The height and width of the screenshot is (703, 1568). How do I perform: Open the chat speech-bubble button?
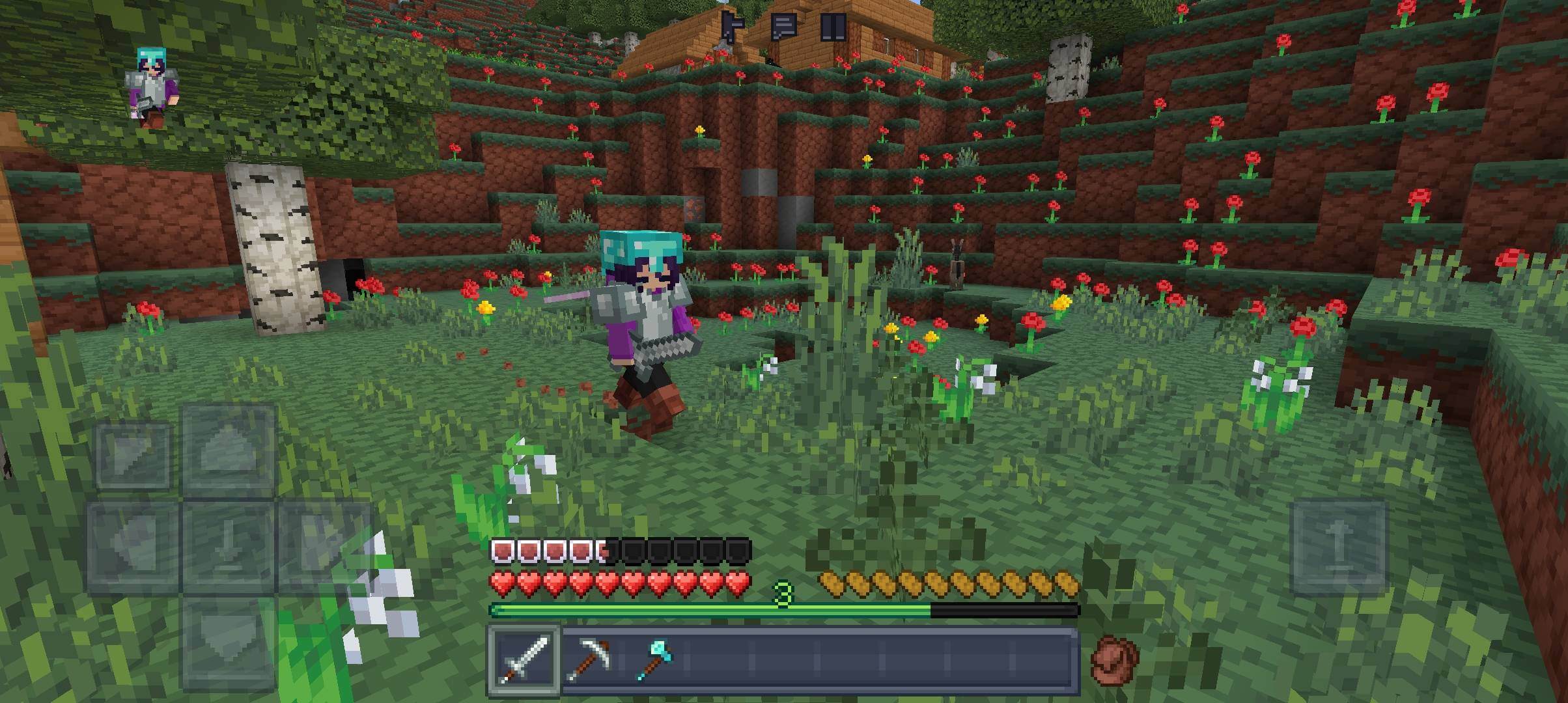[783, 27]
